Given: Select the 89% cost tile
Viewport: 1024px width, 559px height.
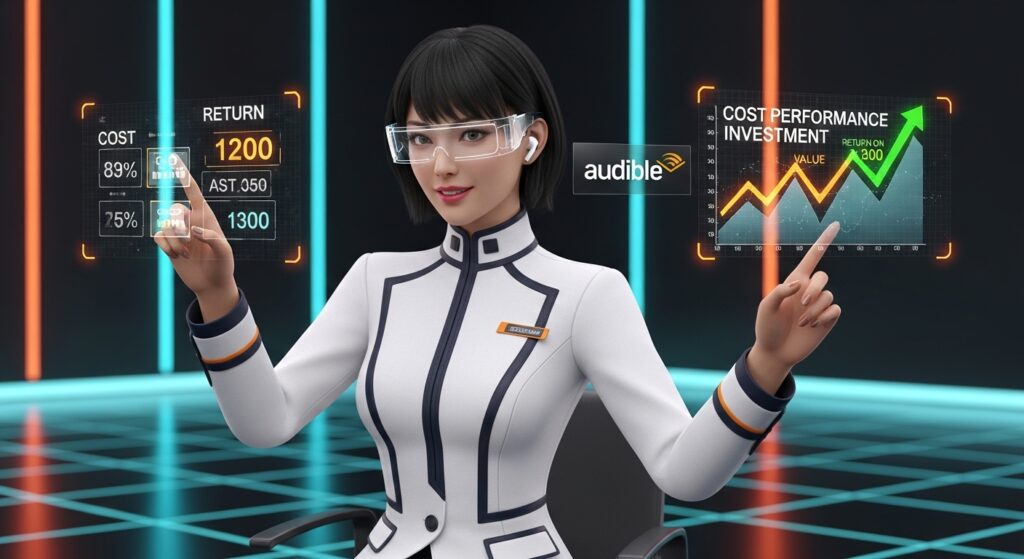Looking at the screenshot, I should pos(121,167).
